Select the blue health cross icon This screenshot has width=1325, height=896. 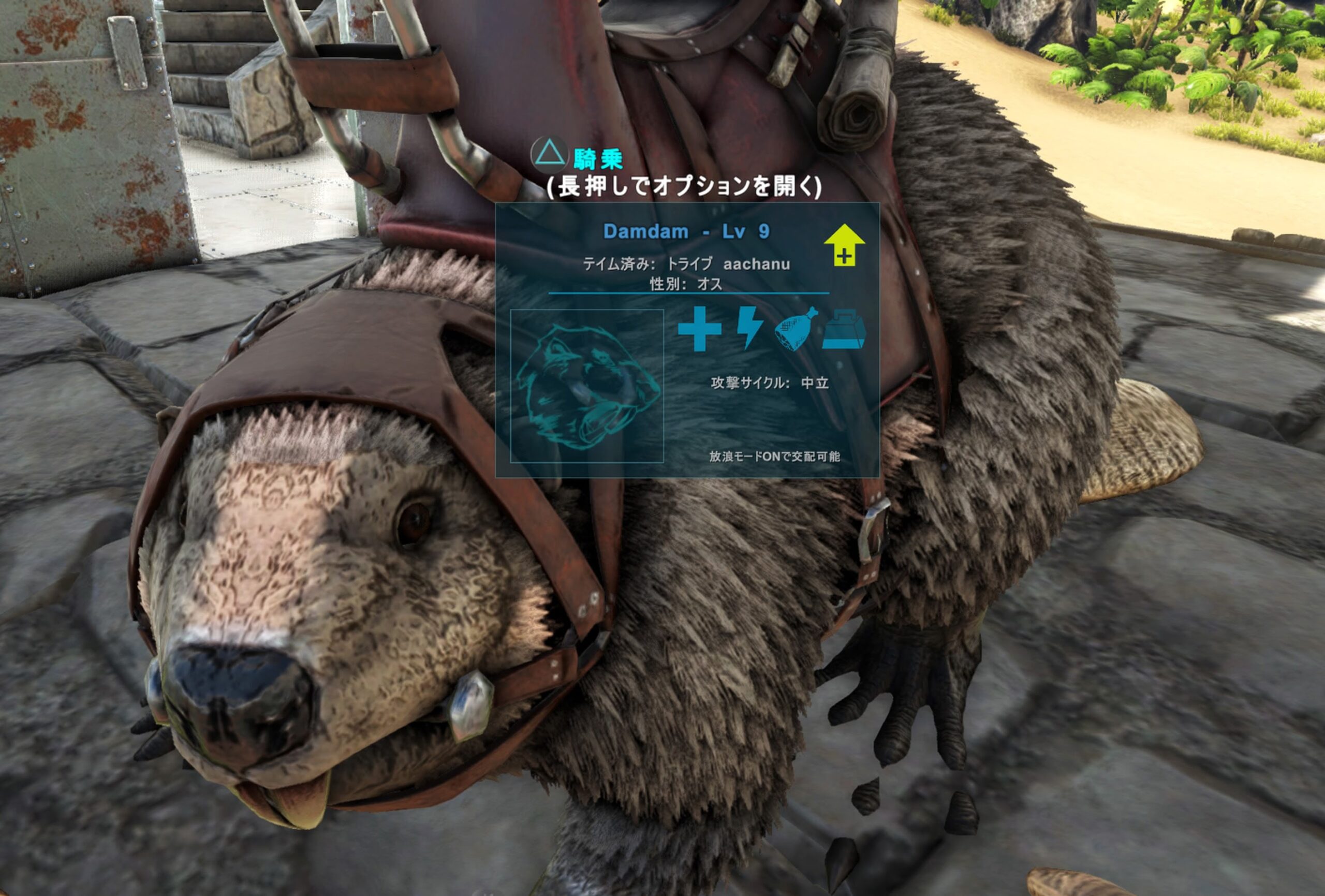(700, 329)
